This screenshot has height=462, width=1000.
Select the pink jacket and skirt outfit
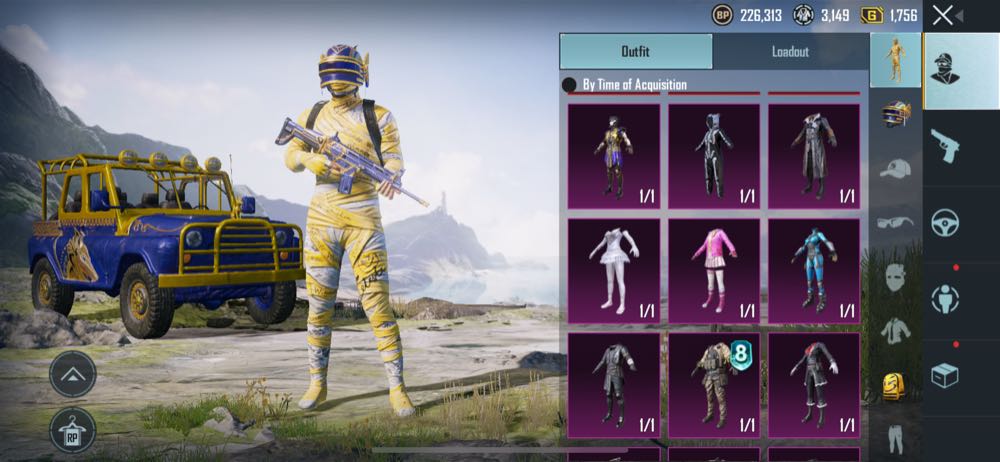713,270
